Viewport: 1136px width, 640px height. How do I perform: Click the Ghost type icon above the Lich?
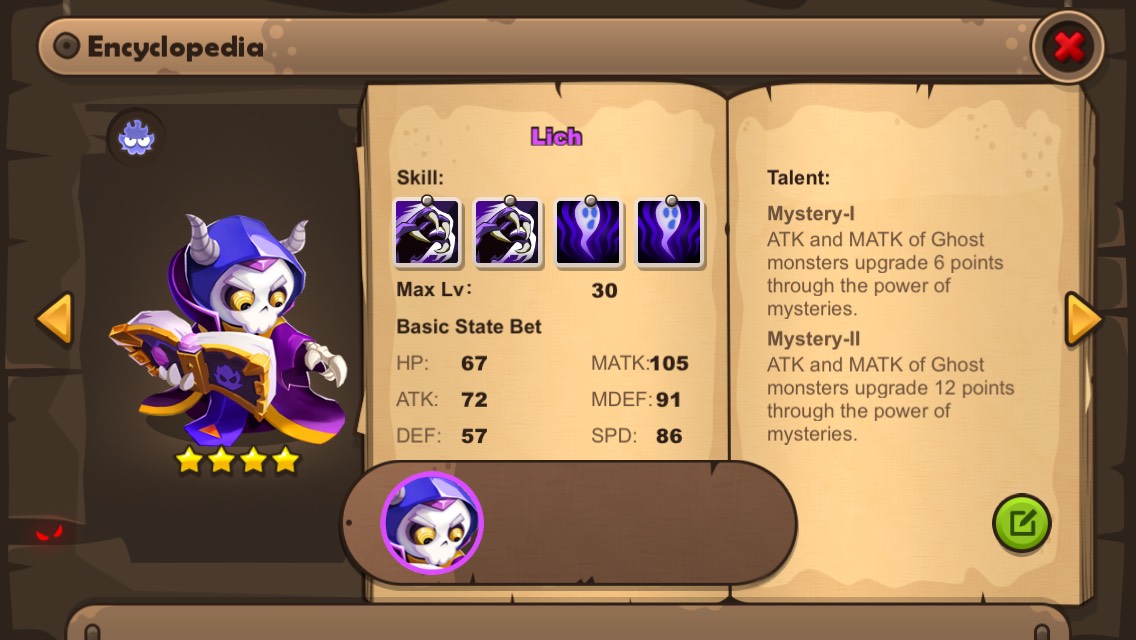[x=137, y=137]
